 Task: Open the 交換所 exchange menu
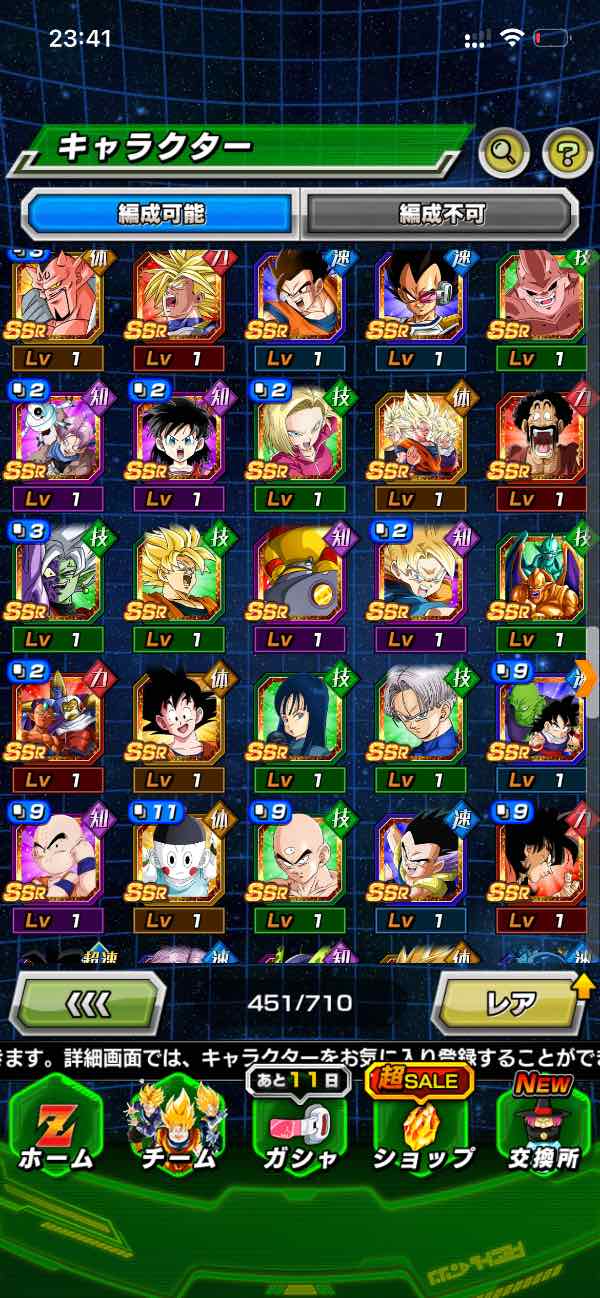(543, 1125)
